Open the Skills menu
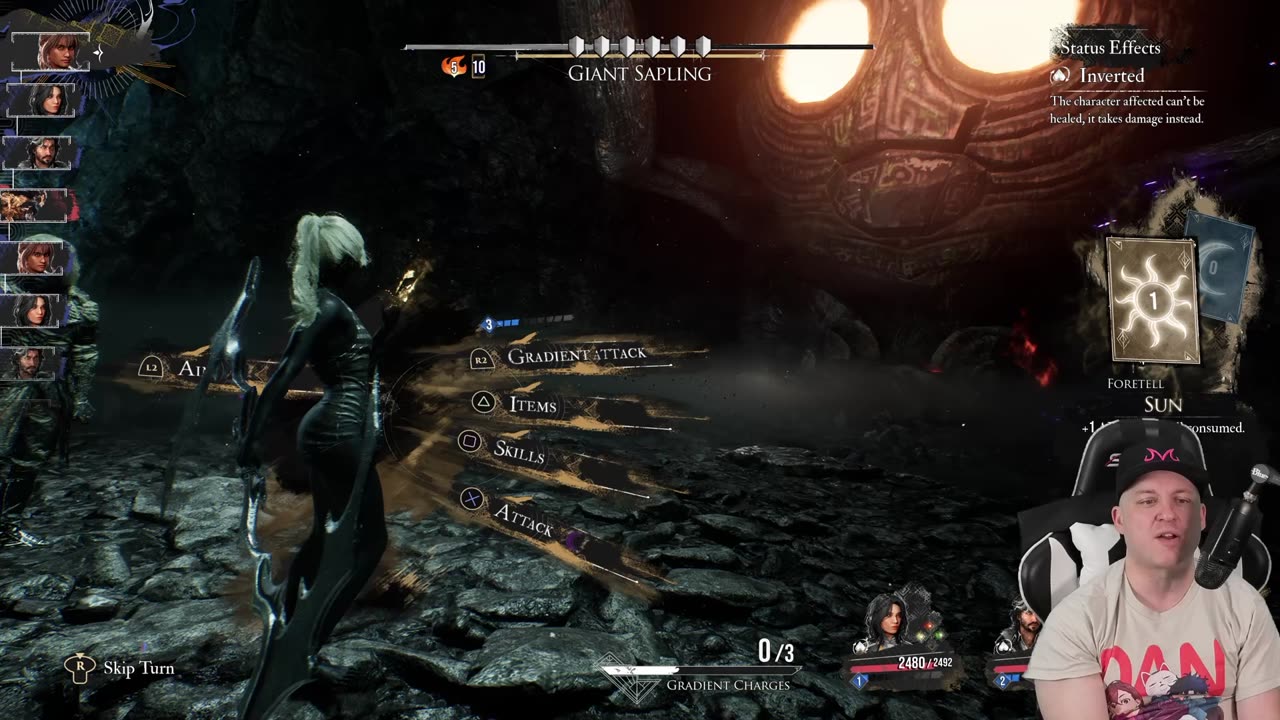The image size is (1280, 720). (x=518, y=450)
